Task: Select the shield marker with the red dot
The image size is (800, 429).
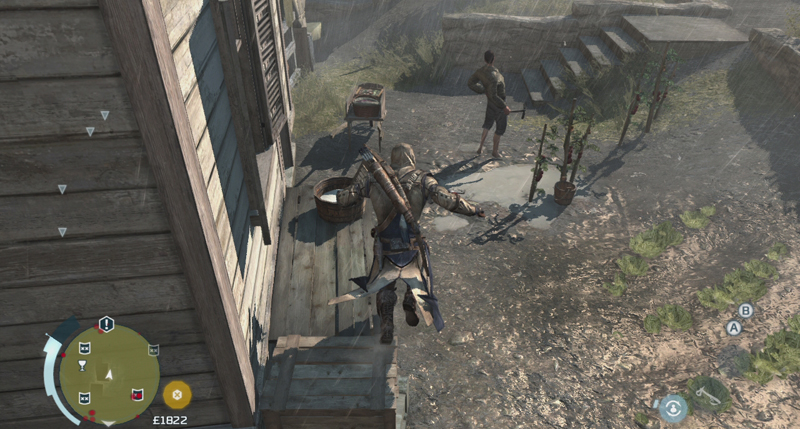Action: [x=136, y=393]
